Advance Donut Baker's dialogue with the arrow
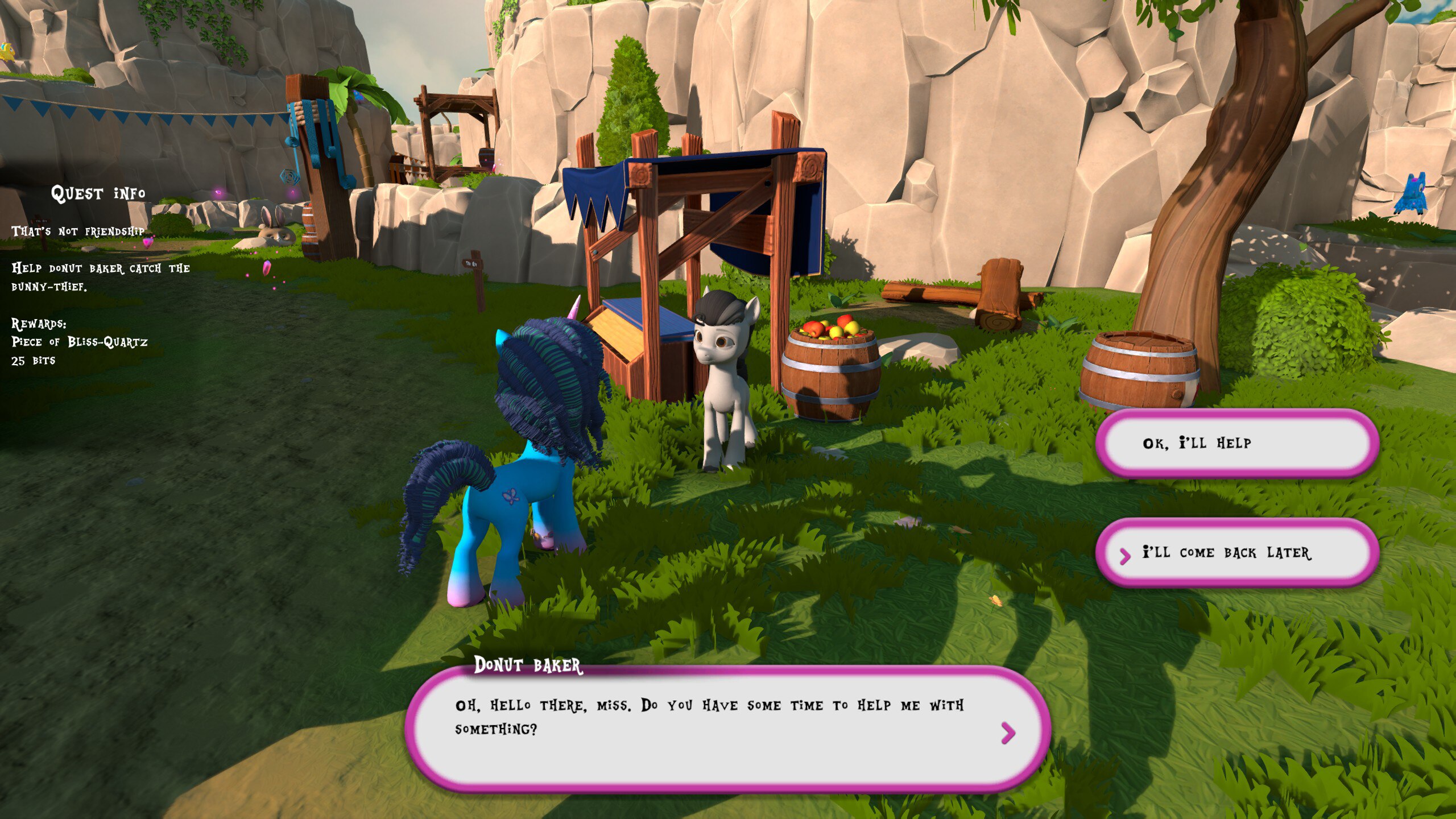 tap(1008, 733)
